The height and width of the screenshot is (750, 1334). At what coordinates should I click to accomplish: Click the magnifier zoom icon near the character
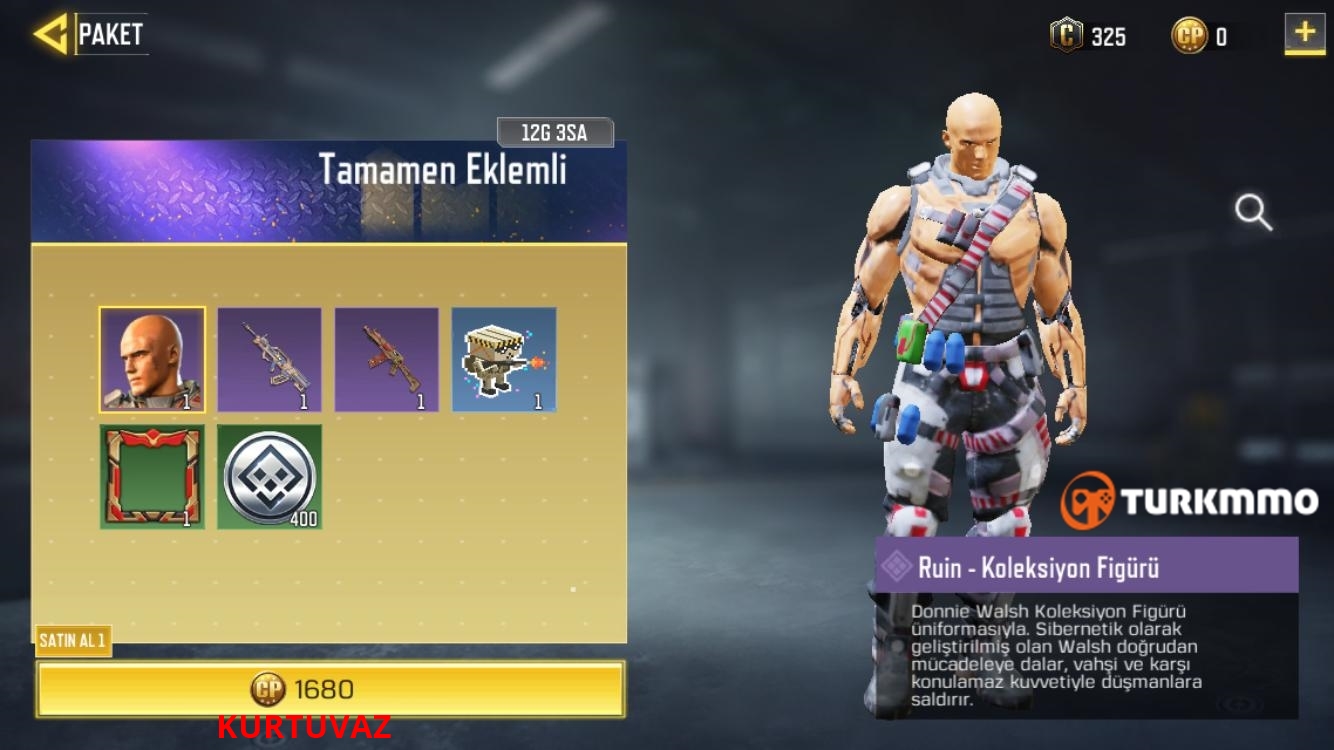click(1253, 212)
